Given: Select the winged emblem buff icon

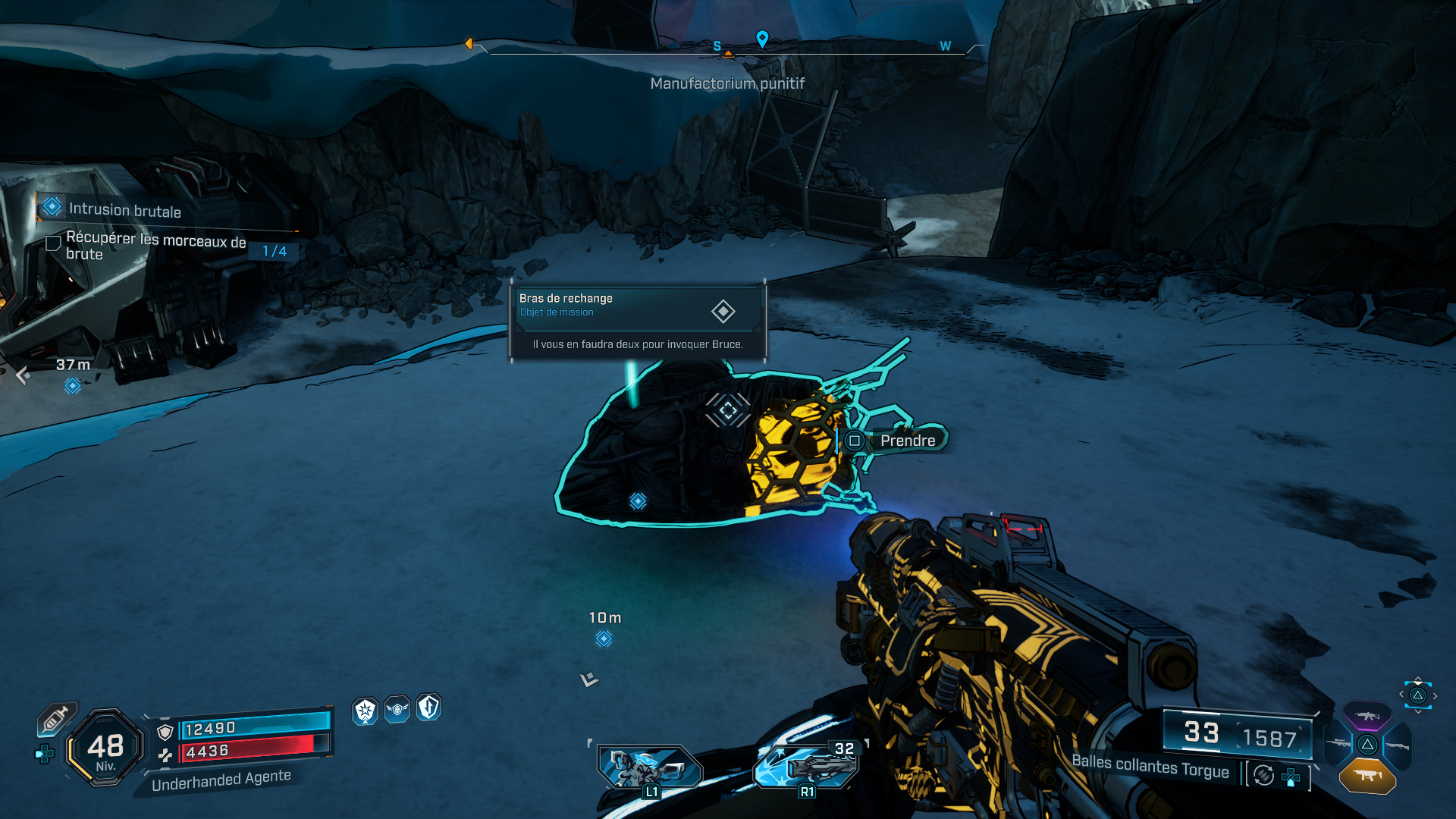Looking at the screenshot, I should click(397, 709).
